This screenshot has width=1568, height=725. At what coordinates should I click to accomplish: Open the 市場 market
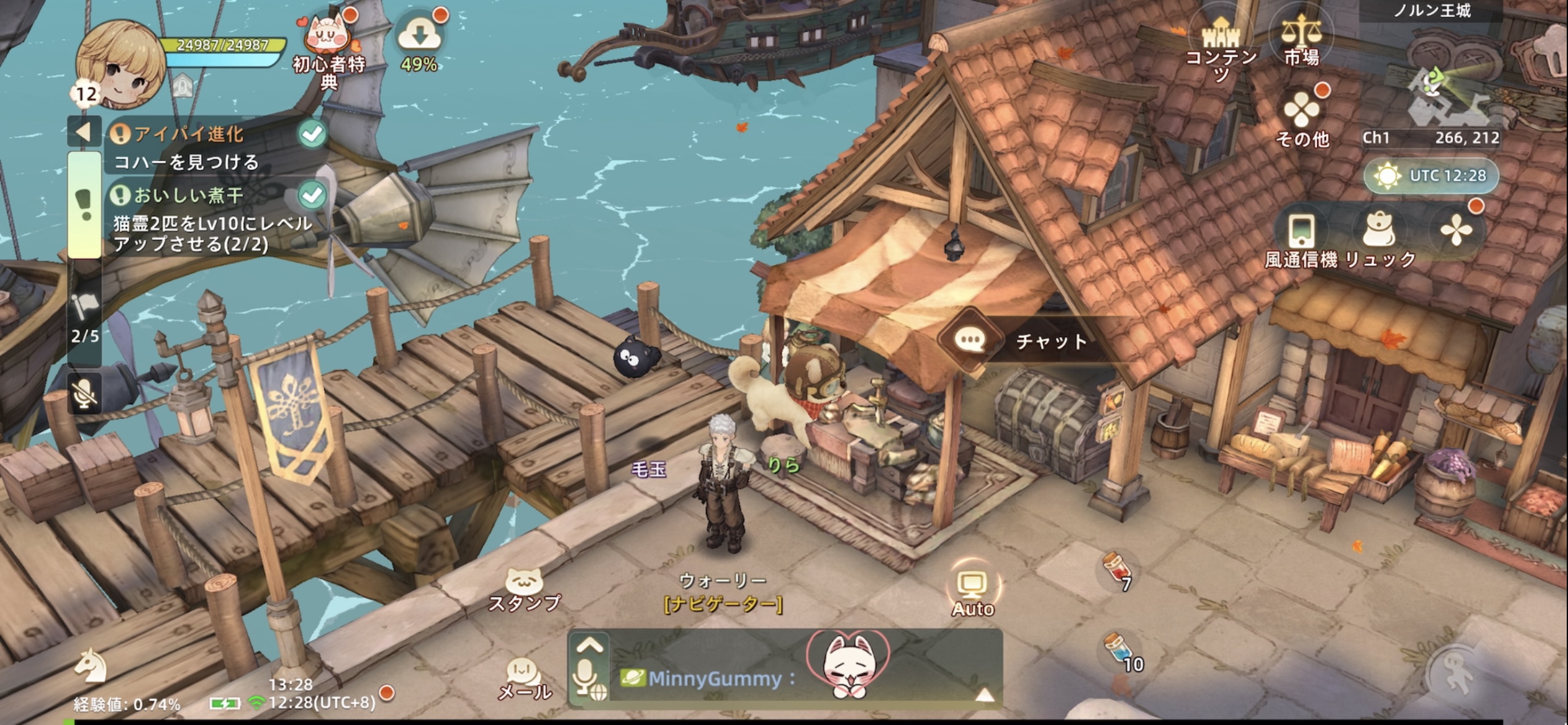point(1301,40)
